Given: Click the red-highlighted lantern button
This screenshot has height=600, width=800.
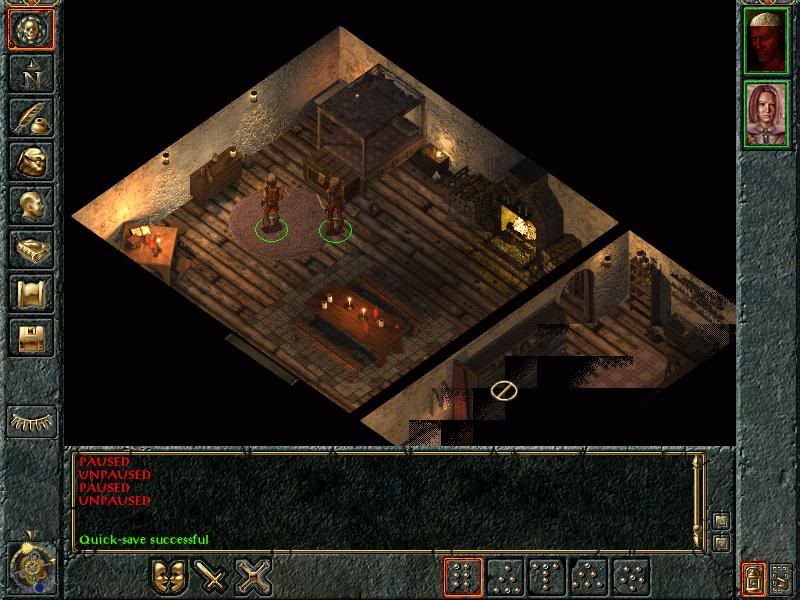Looking at the screenshot, I should click(753, 577).
